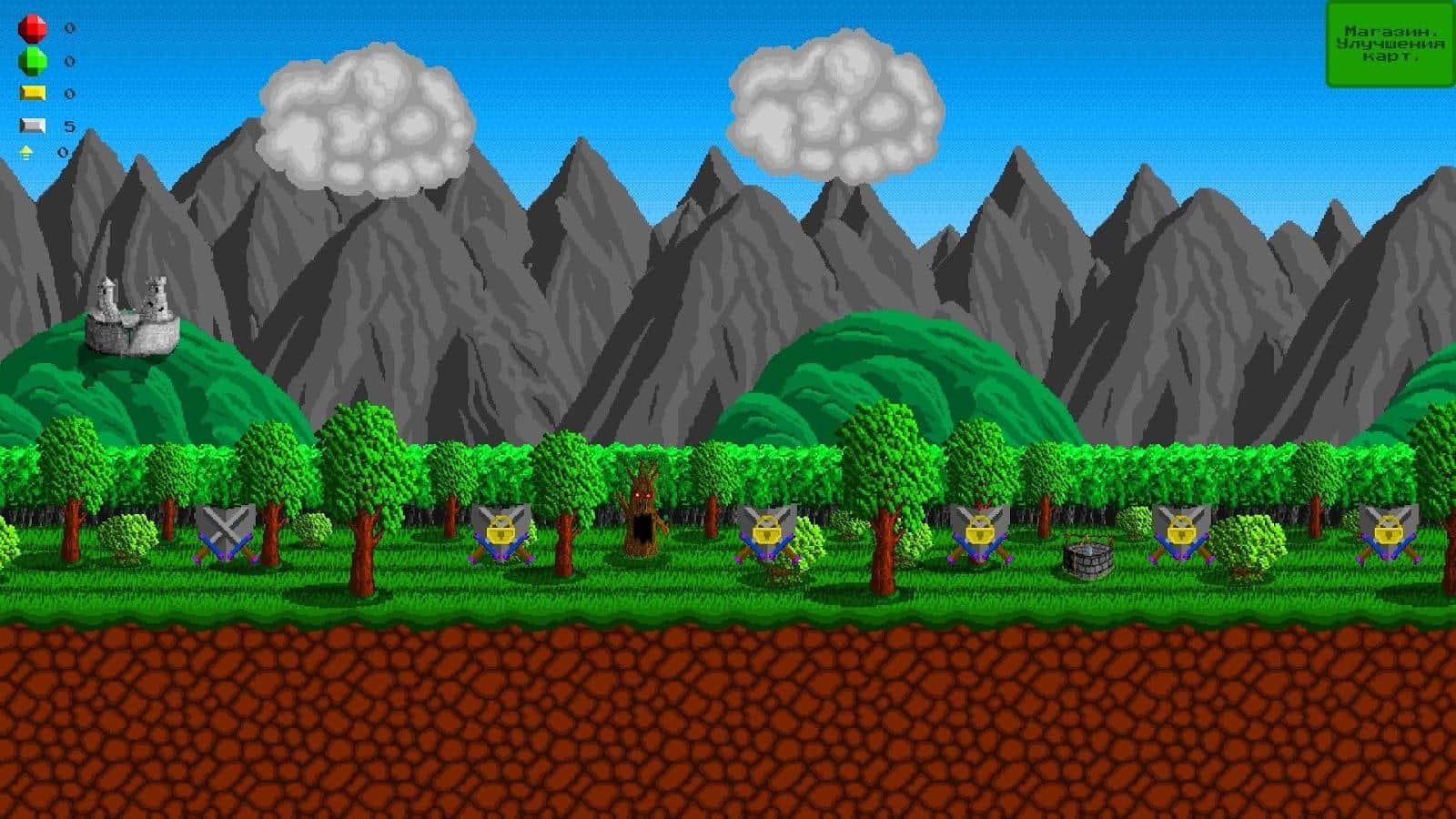Select the green gem resource icon
The width and height of the screenshot is (1456, 819).
tap(31, 61)
